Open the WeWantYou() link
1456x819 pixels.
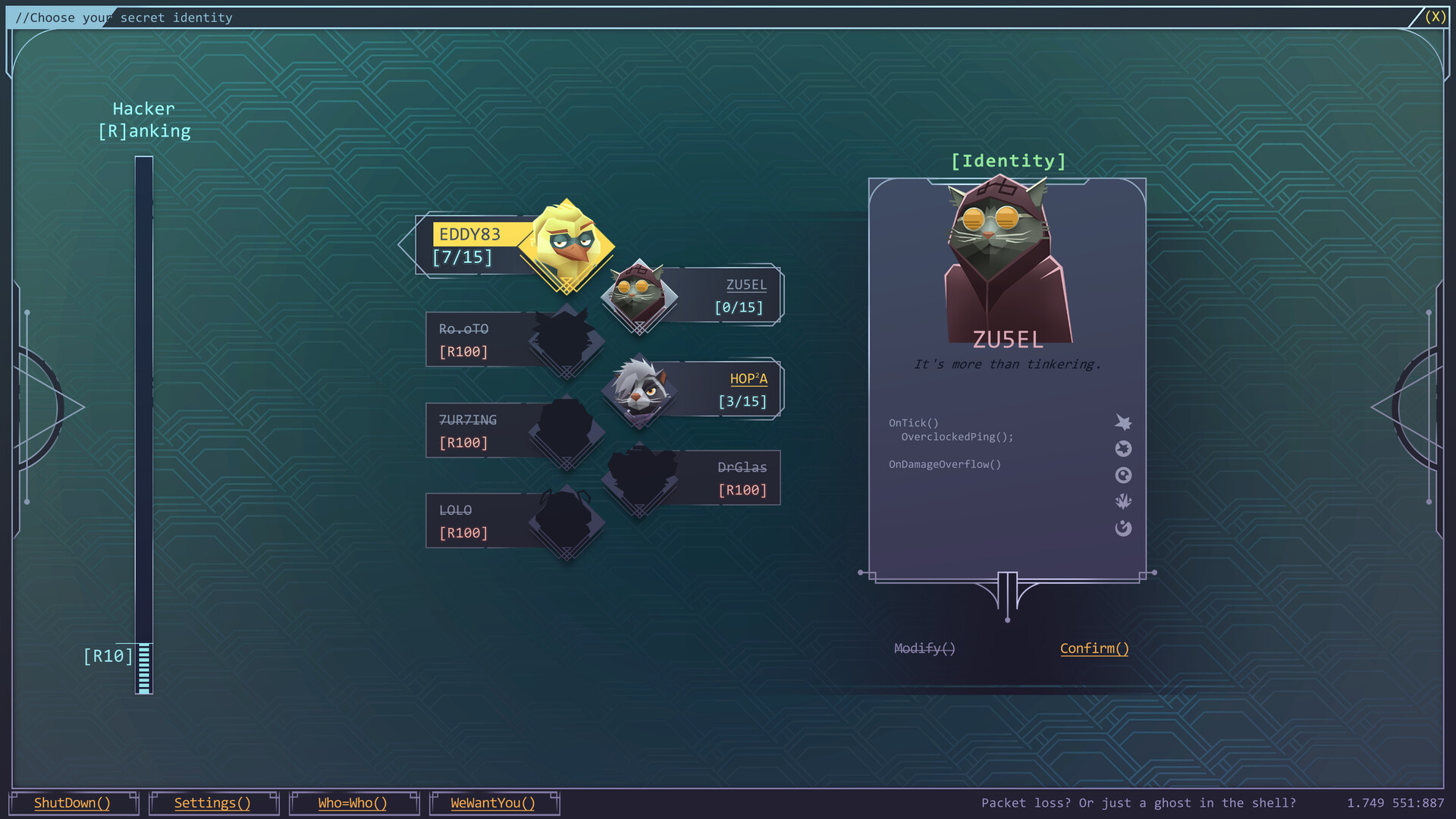pos(494,803)
